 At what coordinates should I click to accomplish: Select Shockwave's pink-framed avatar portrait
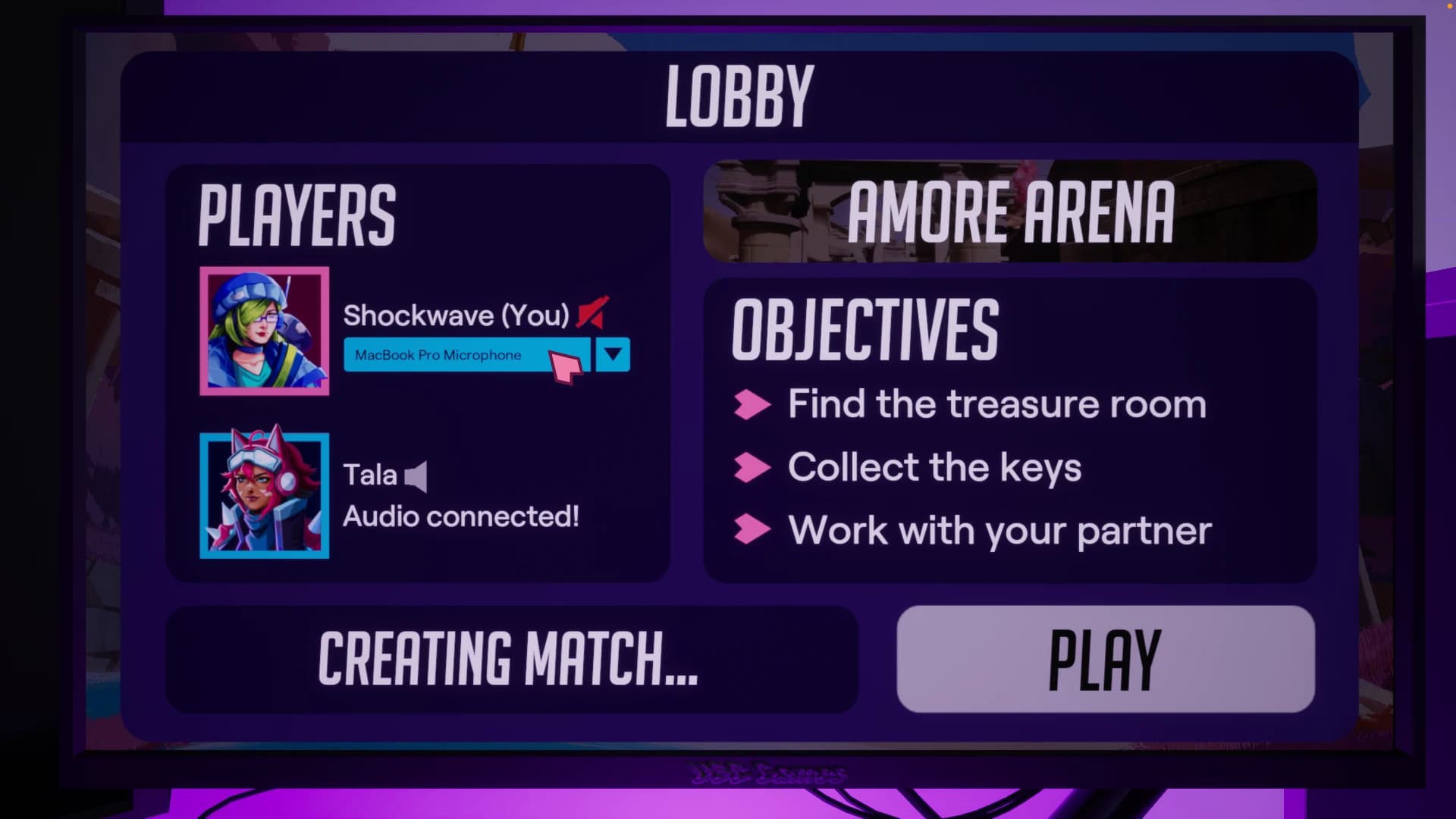(264, 329)
